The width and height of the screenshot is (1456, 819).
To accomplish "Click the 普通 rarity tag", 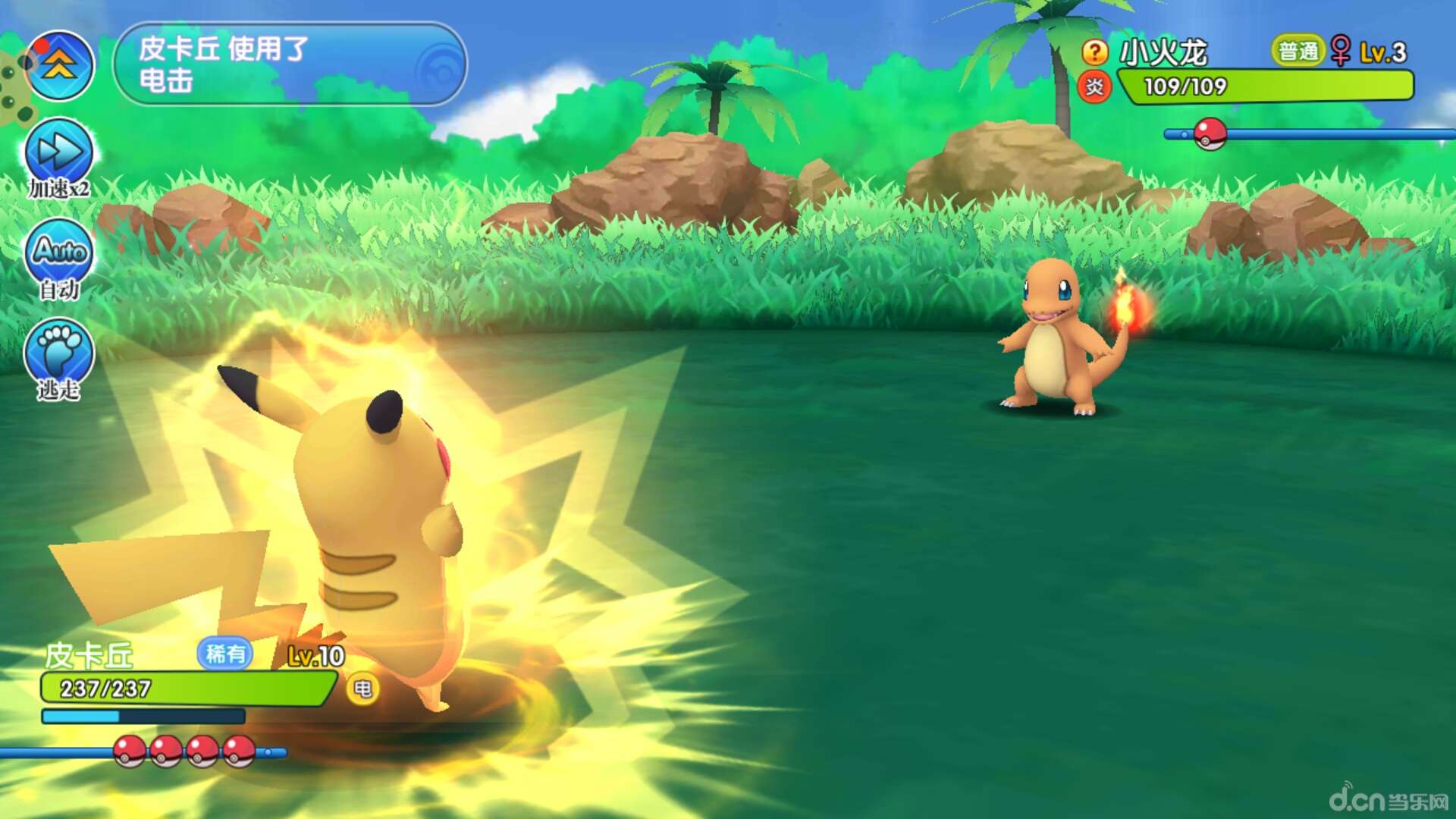I will 1298,52.
